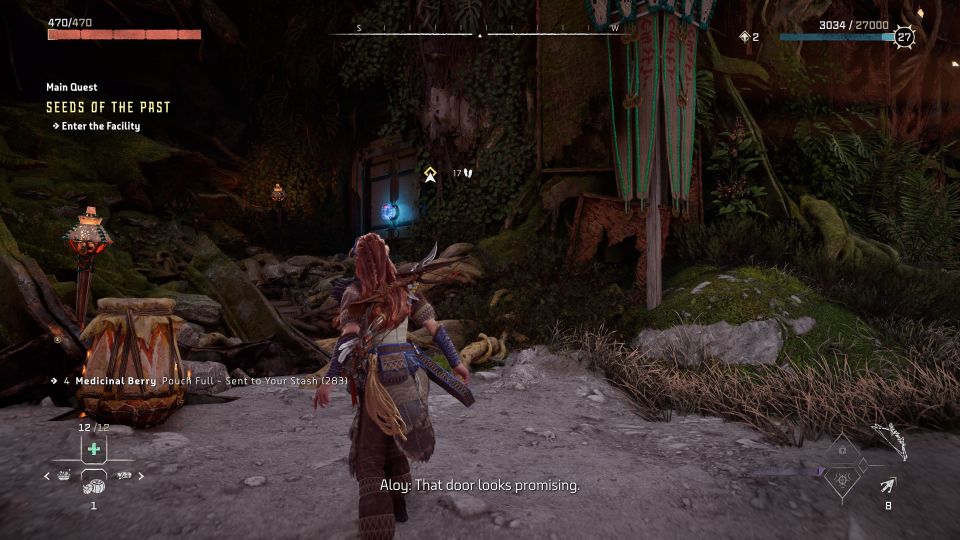Click the level 27 badge
Viewport: 960px width, 540px height.
pyautogui.click(x=904, y=37)
